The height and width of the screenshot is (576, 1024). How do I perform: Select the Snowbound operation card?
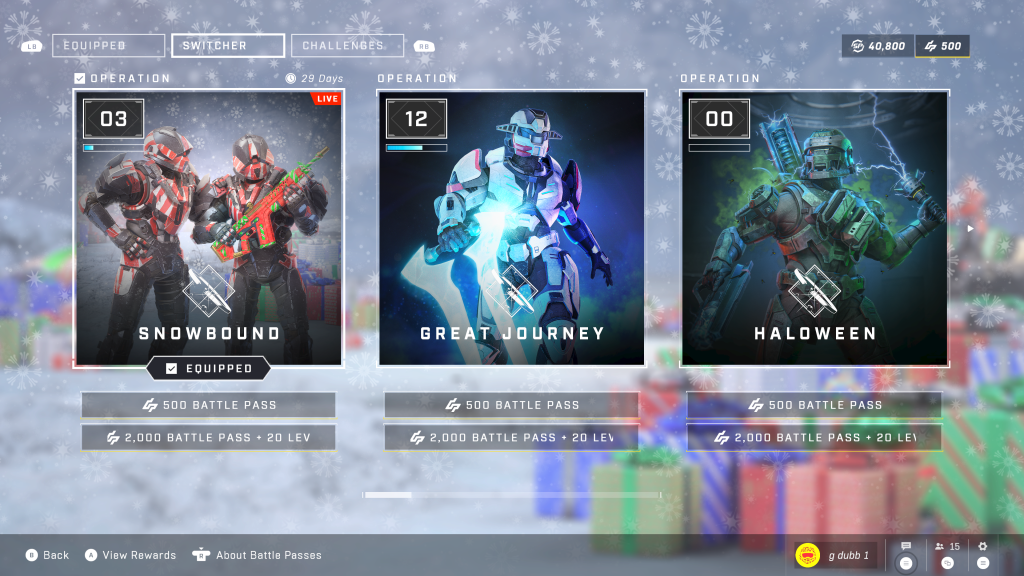[x=208, y=228]
